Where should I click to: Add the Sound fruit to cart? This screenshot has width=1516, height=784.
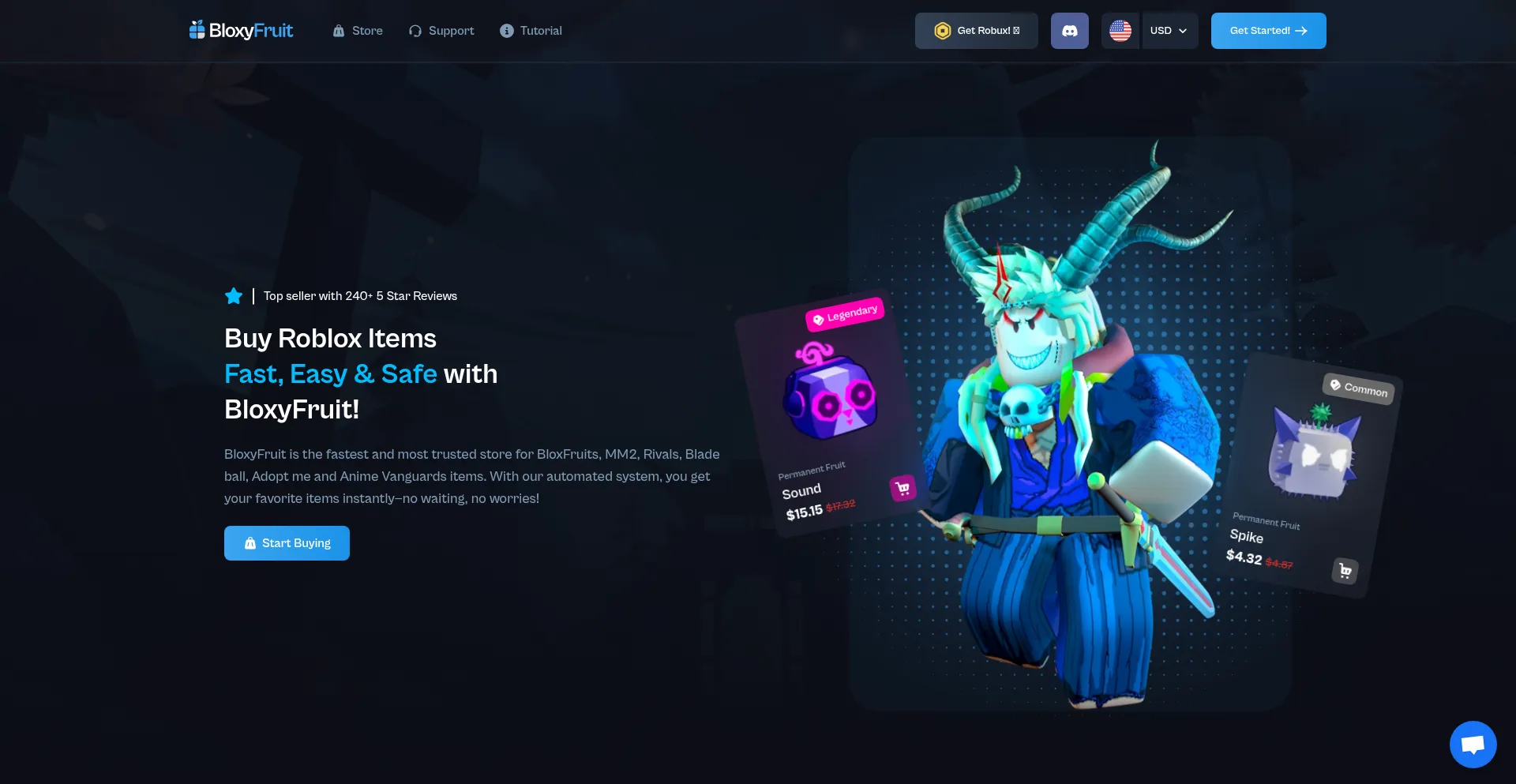(902, 489)
